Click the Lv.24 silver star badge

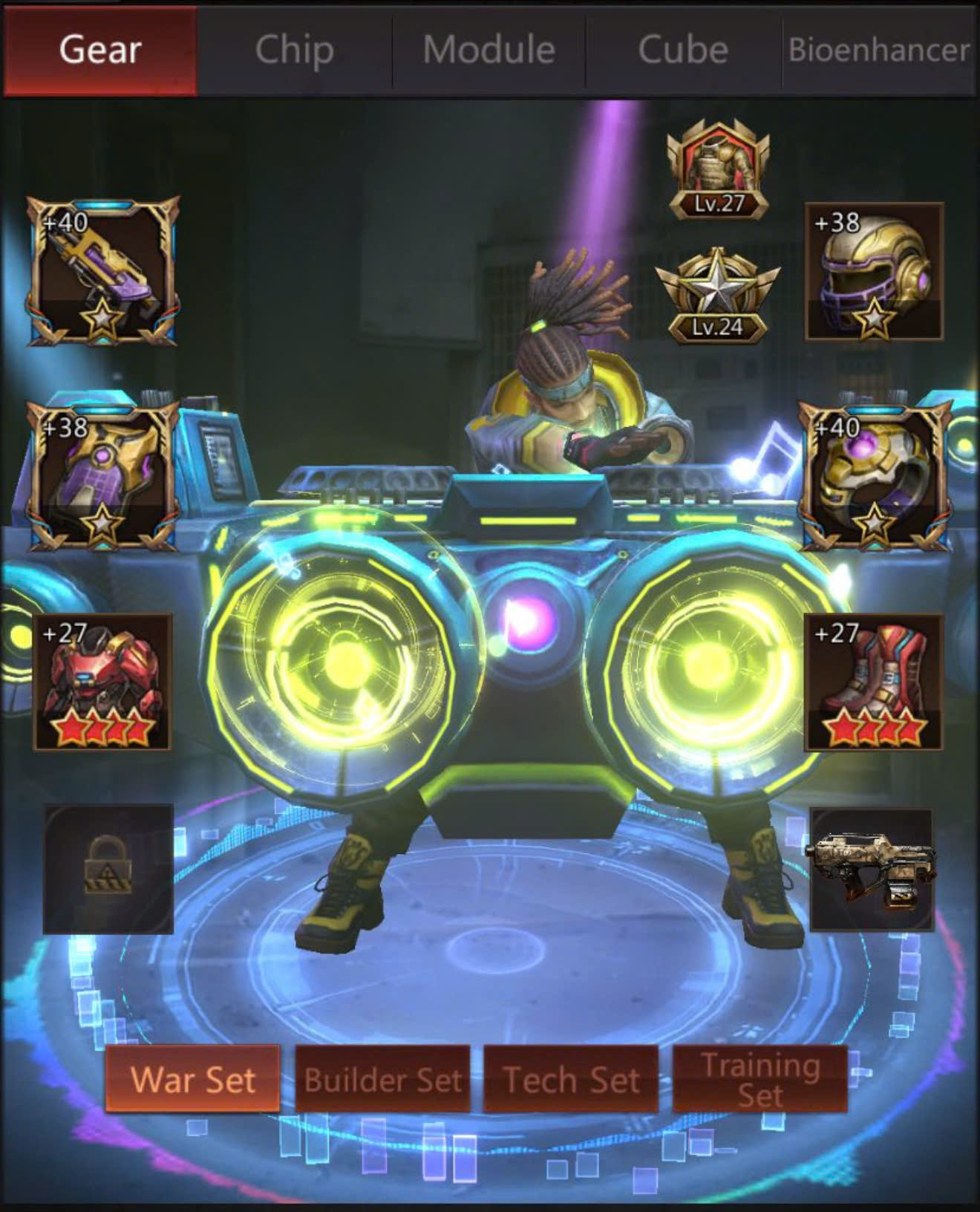717,297
